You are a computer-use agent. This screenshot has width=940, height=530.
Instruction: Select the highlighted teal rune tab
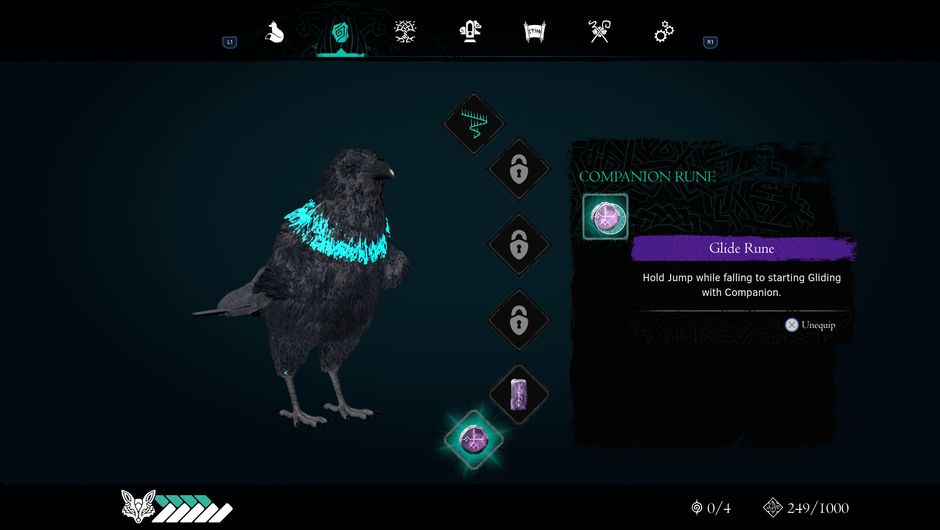click(340, 33)
